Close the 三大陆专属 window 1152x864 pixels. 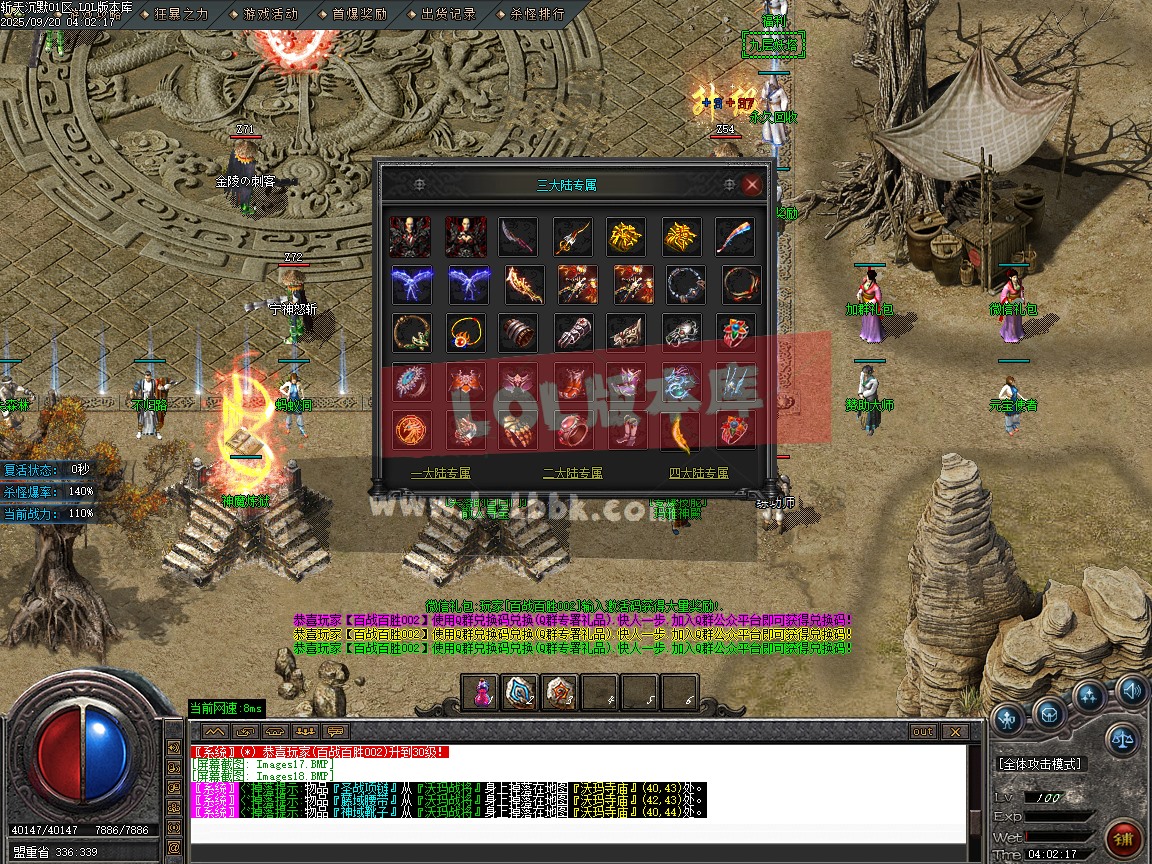(x=752, y=185)
